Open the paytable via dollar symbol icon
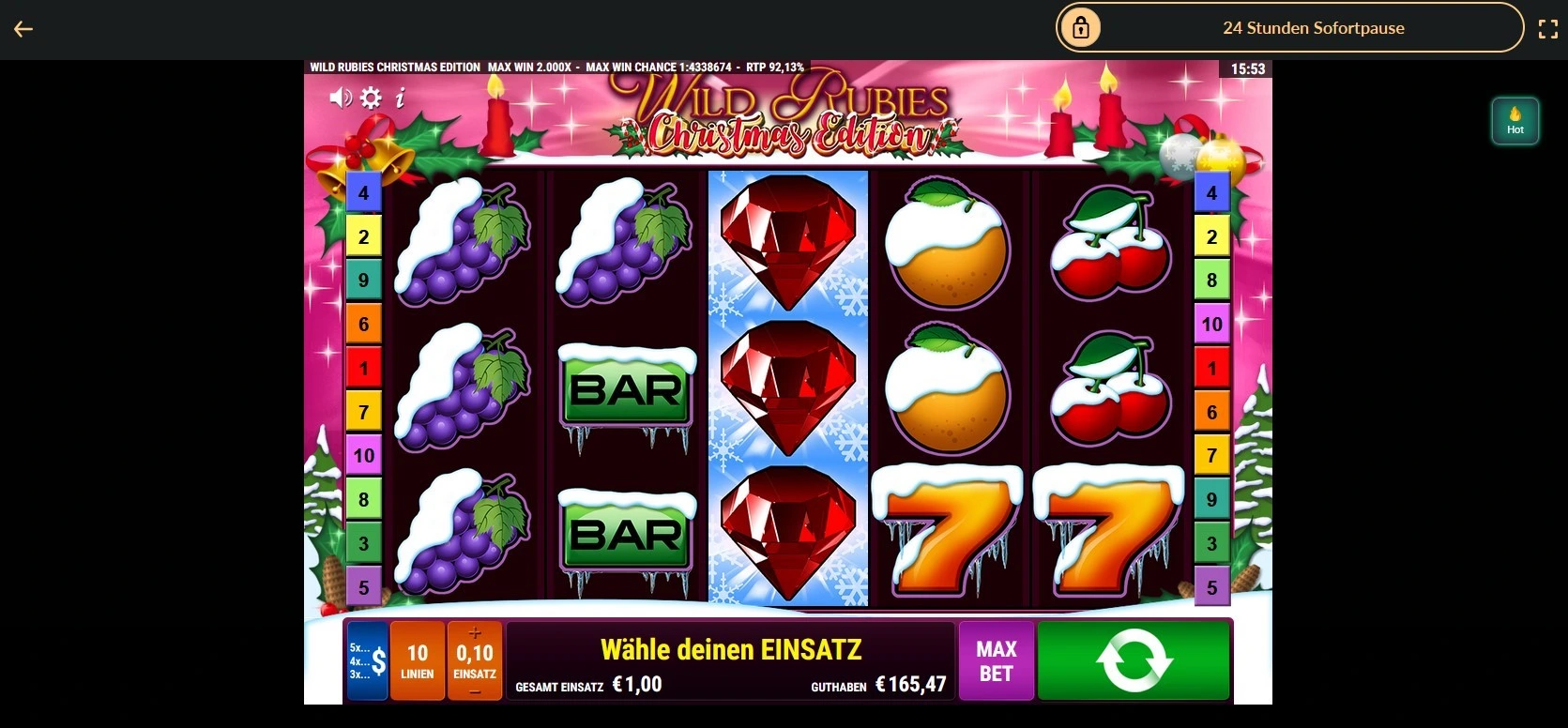 coord(379,660)
